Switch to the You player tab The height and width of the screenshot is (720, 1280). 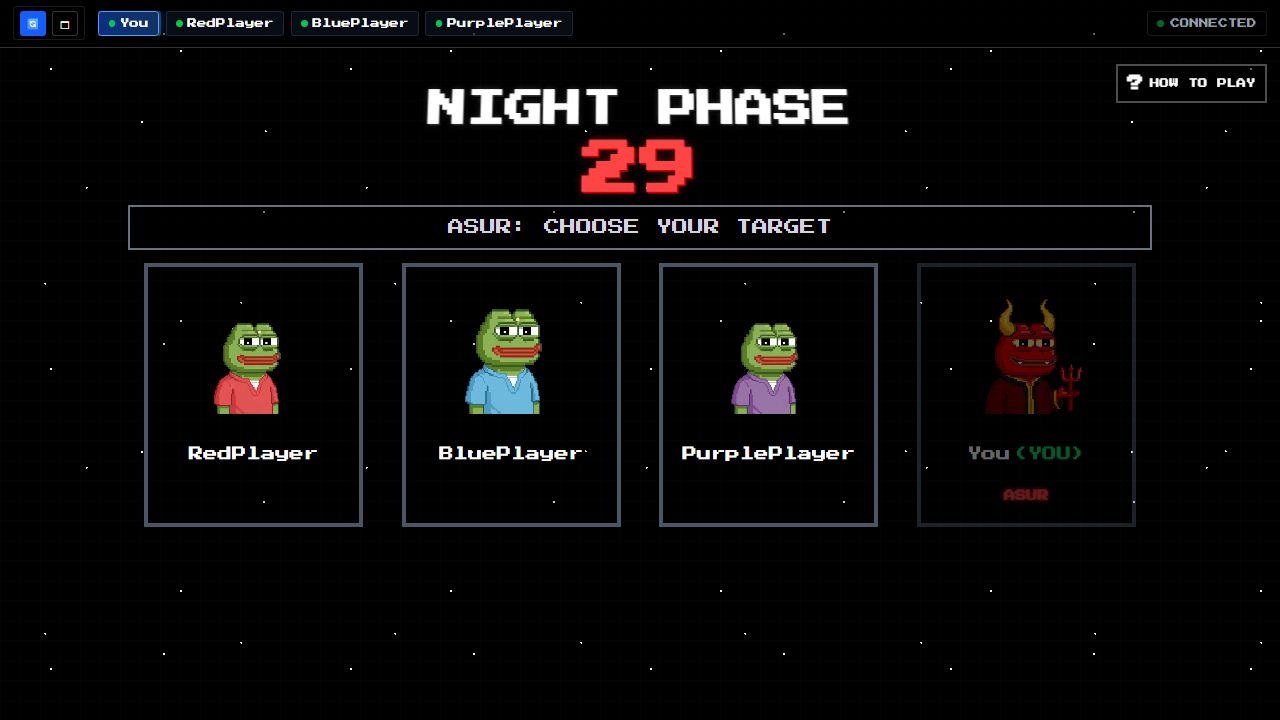click(x=128, y=23)
